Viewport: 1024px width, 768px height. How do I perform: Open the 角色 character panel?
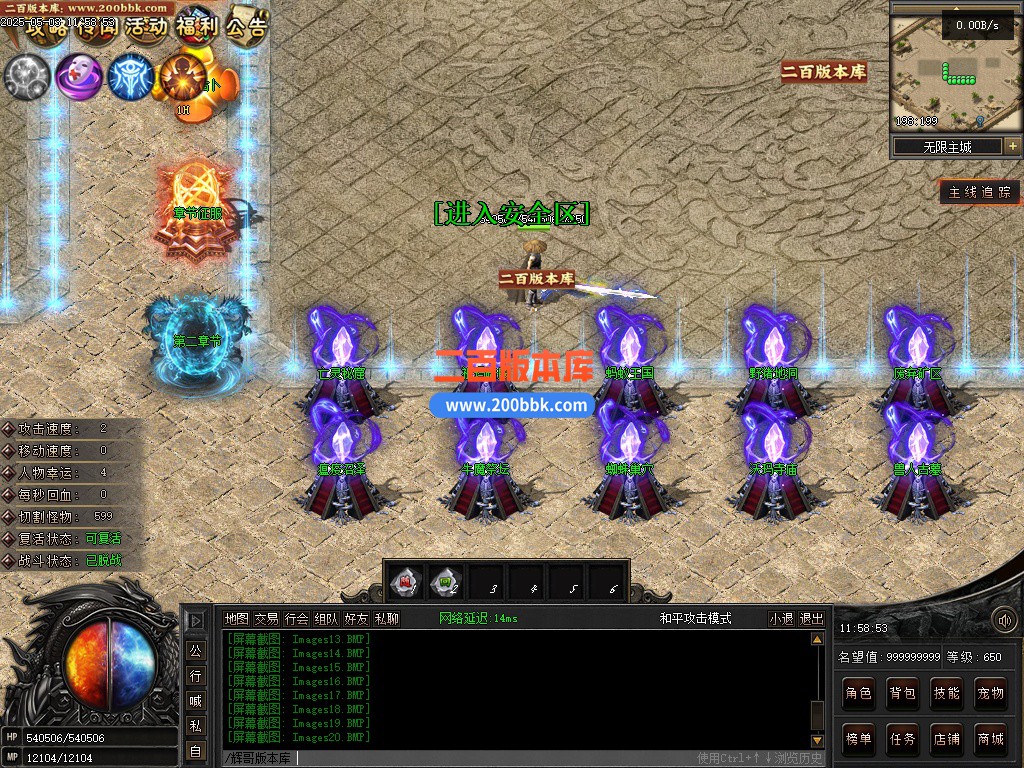pos(858,692)
